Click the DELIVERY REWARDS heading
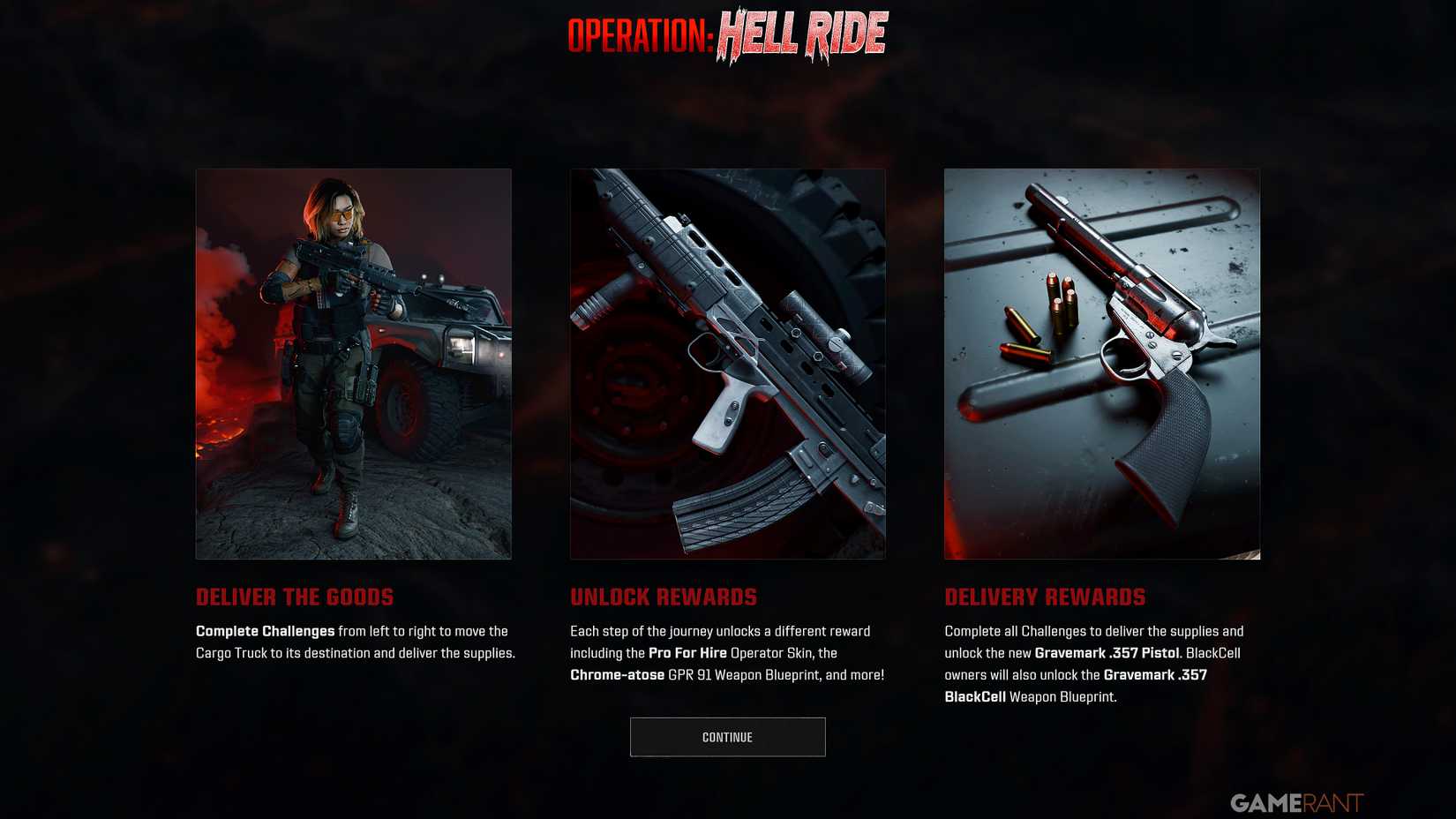 1045,597
